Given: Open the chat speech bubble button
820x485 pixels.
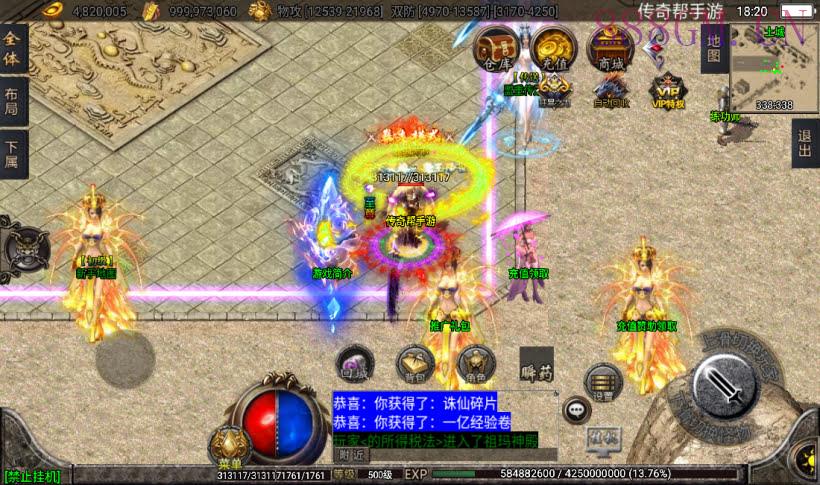Looking at the screenshot, I should tap(576, 408).
